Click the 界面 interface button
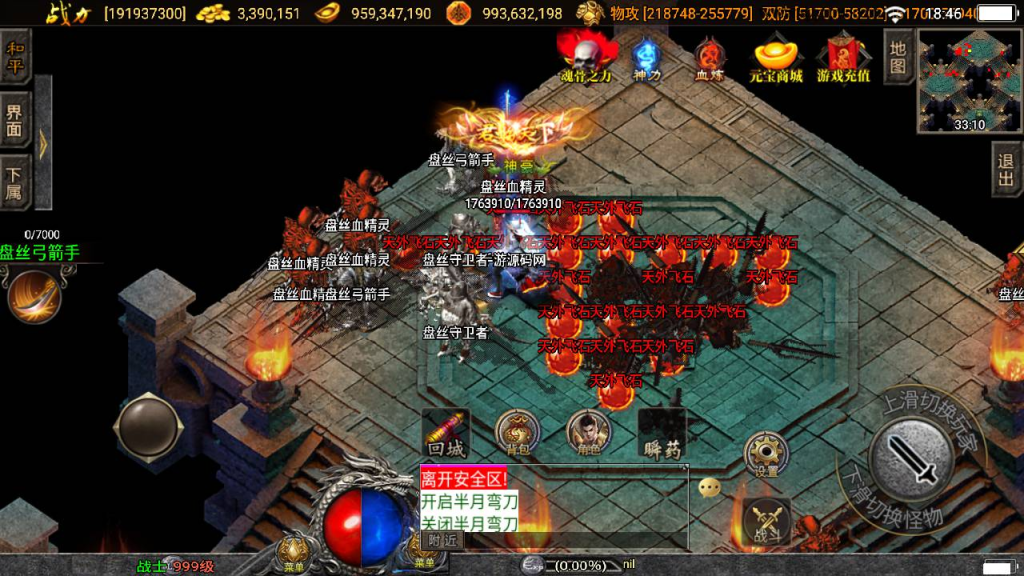 point(14,119)
